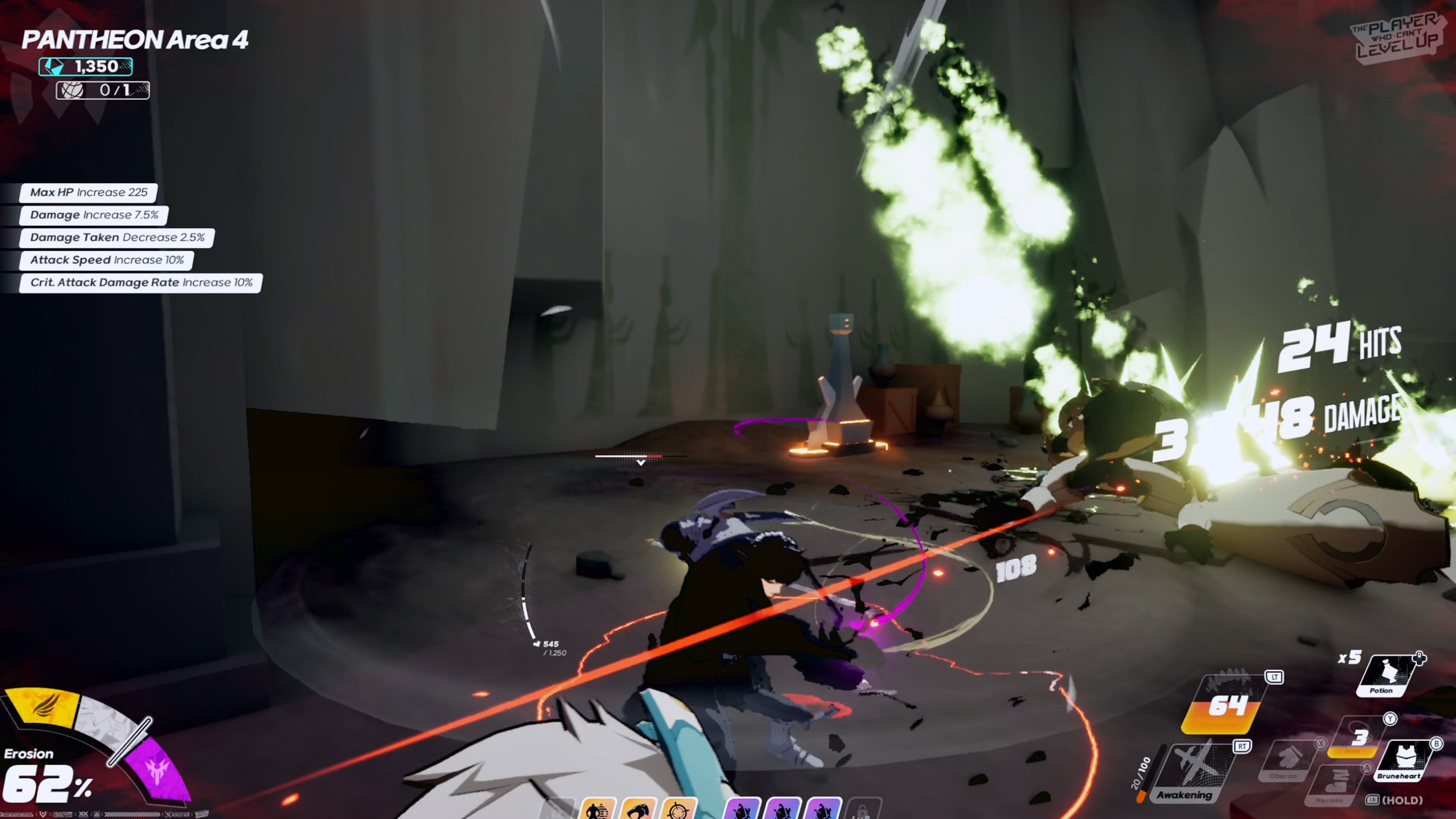Click the 0/1 objective counter
Image resolution: width=1456 pixels, height=819 pixels.
point(104,91)
